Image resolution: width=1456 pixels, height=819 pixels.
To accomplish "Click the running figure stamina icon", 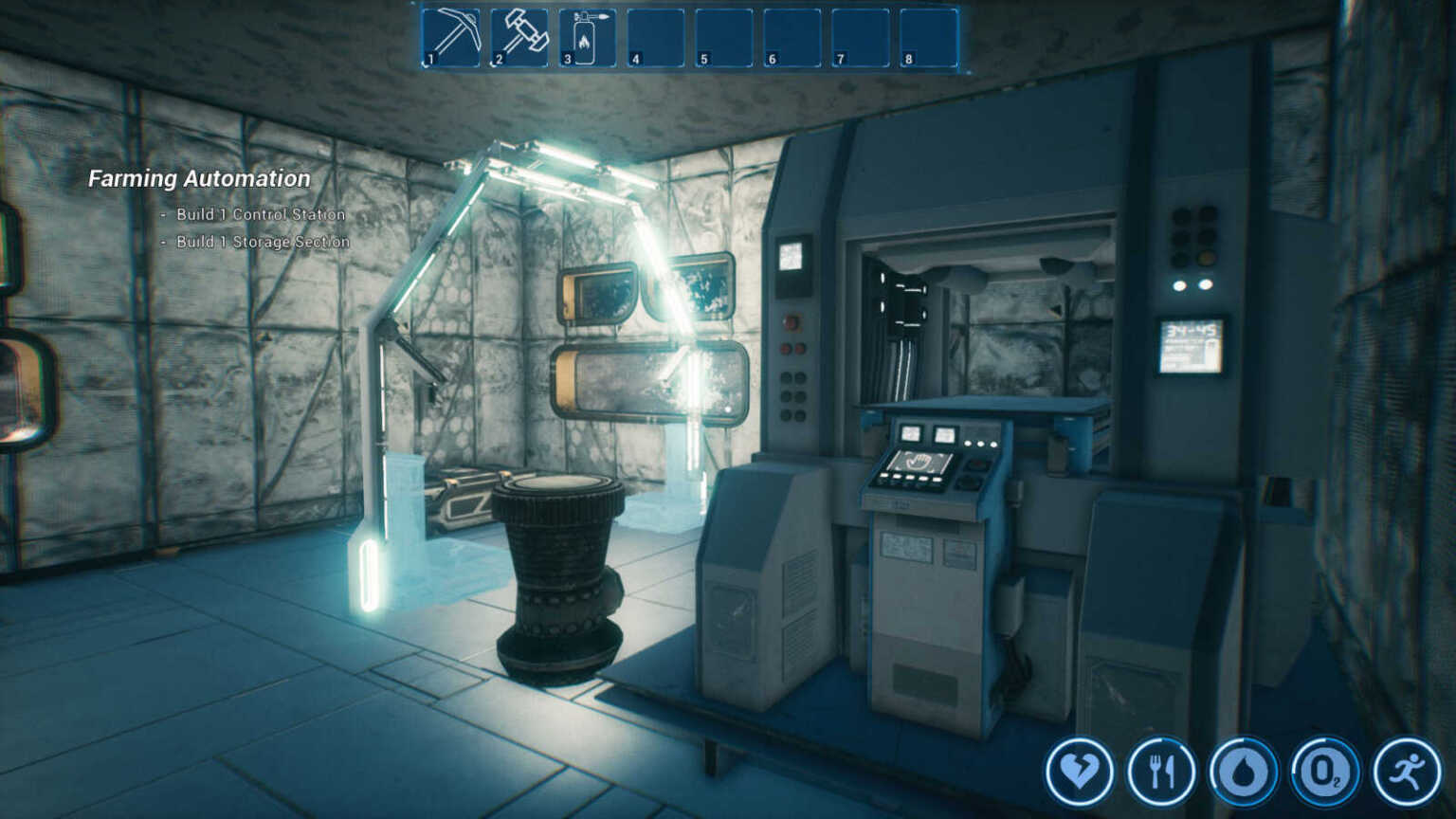I will (x=1406, y=772).
